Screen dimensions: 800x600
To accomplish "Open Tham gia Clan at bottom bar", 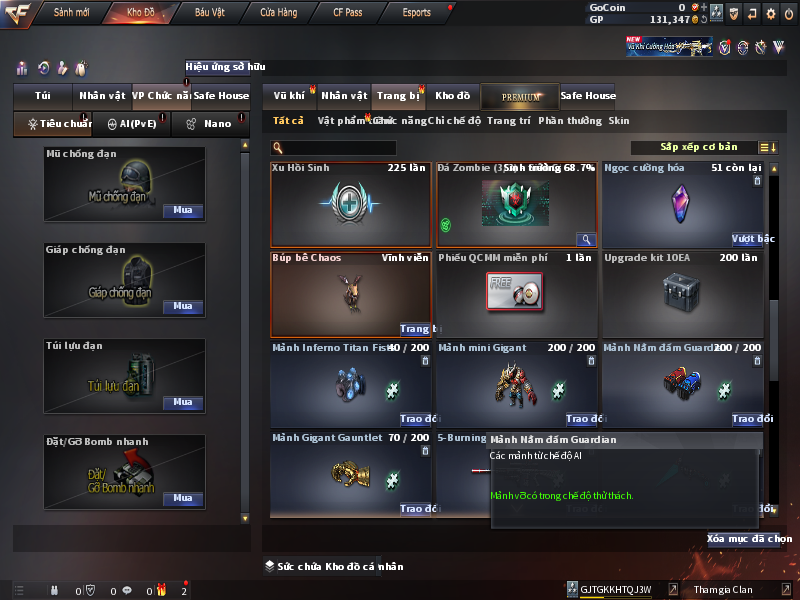I will 722,590.
